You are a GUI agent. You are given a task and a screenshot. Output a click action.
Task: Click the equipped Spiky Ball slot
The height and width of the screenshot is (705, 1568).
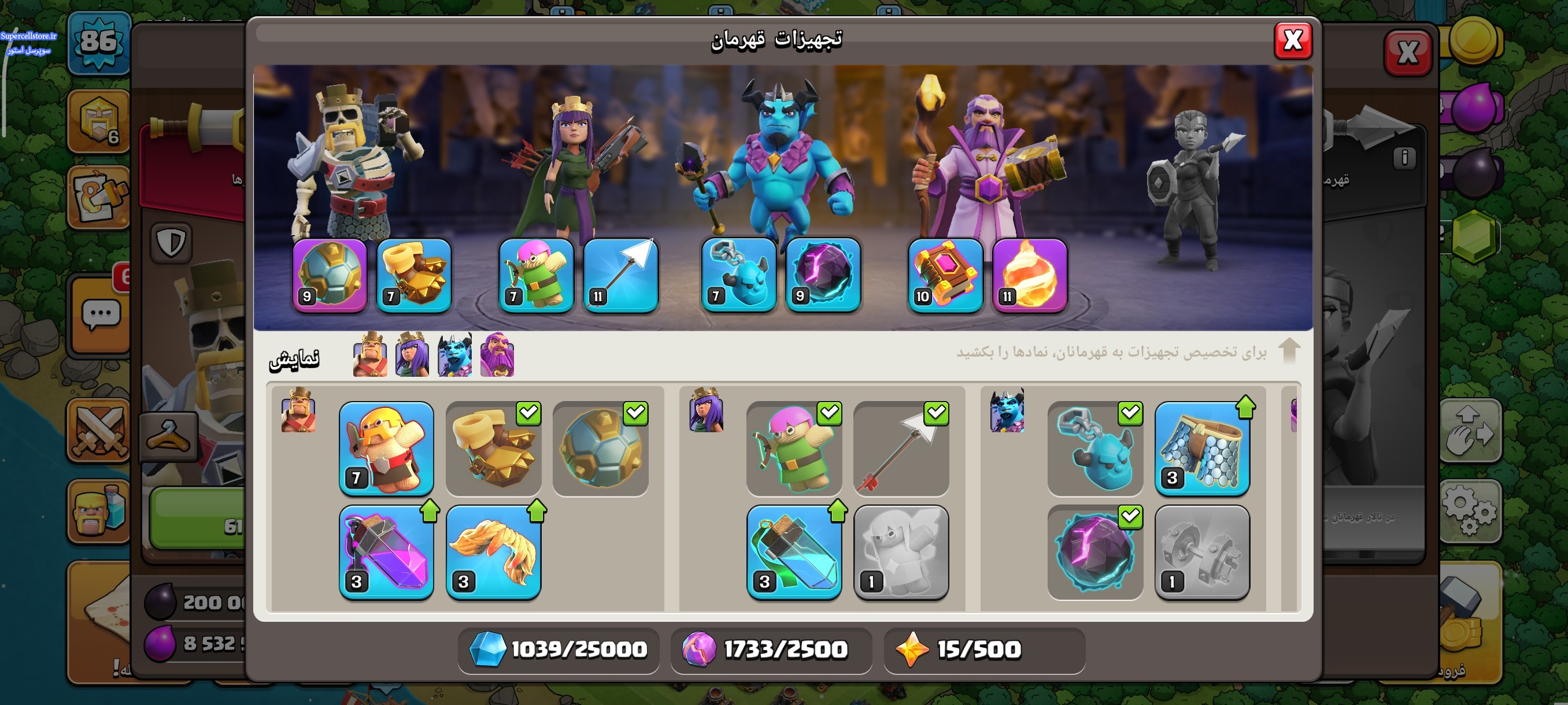(330, 276)
